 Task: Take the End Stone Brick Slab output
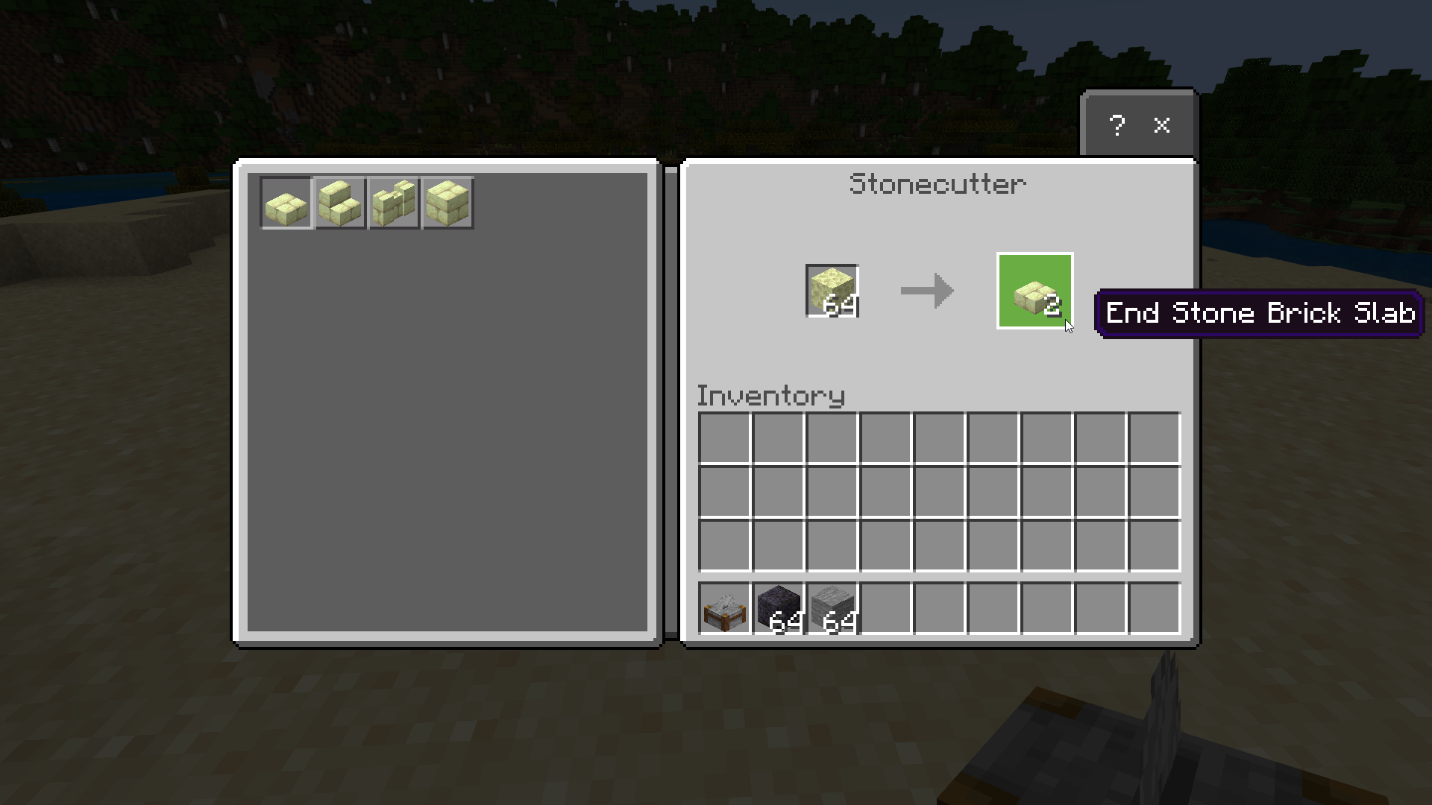(1035, 291)
